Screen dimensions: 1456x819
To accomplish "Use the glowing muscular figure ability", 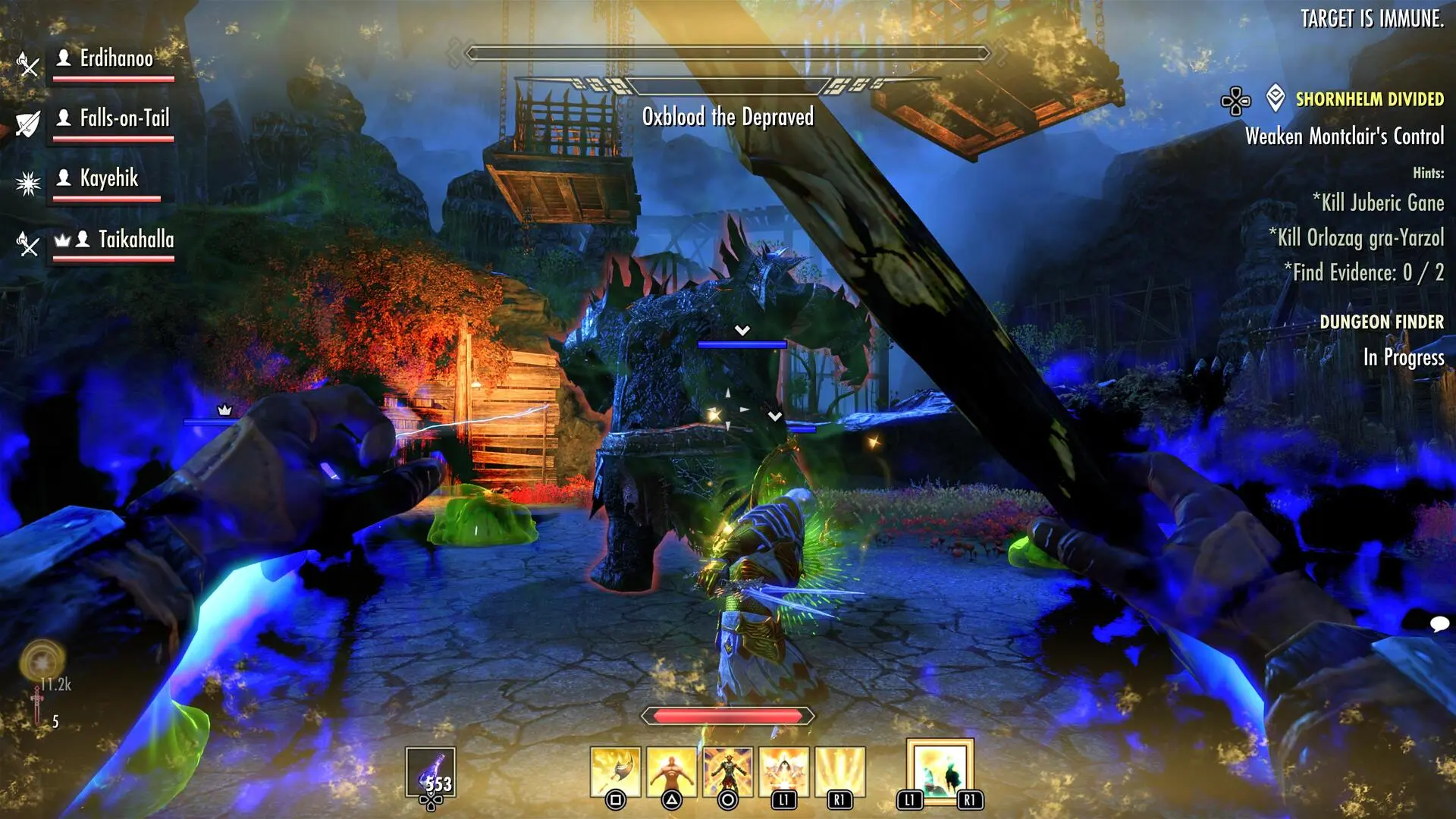I will tap(672, 772).
